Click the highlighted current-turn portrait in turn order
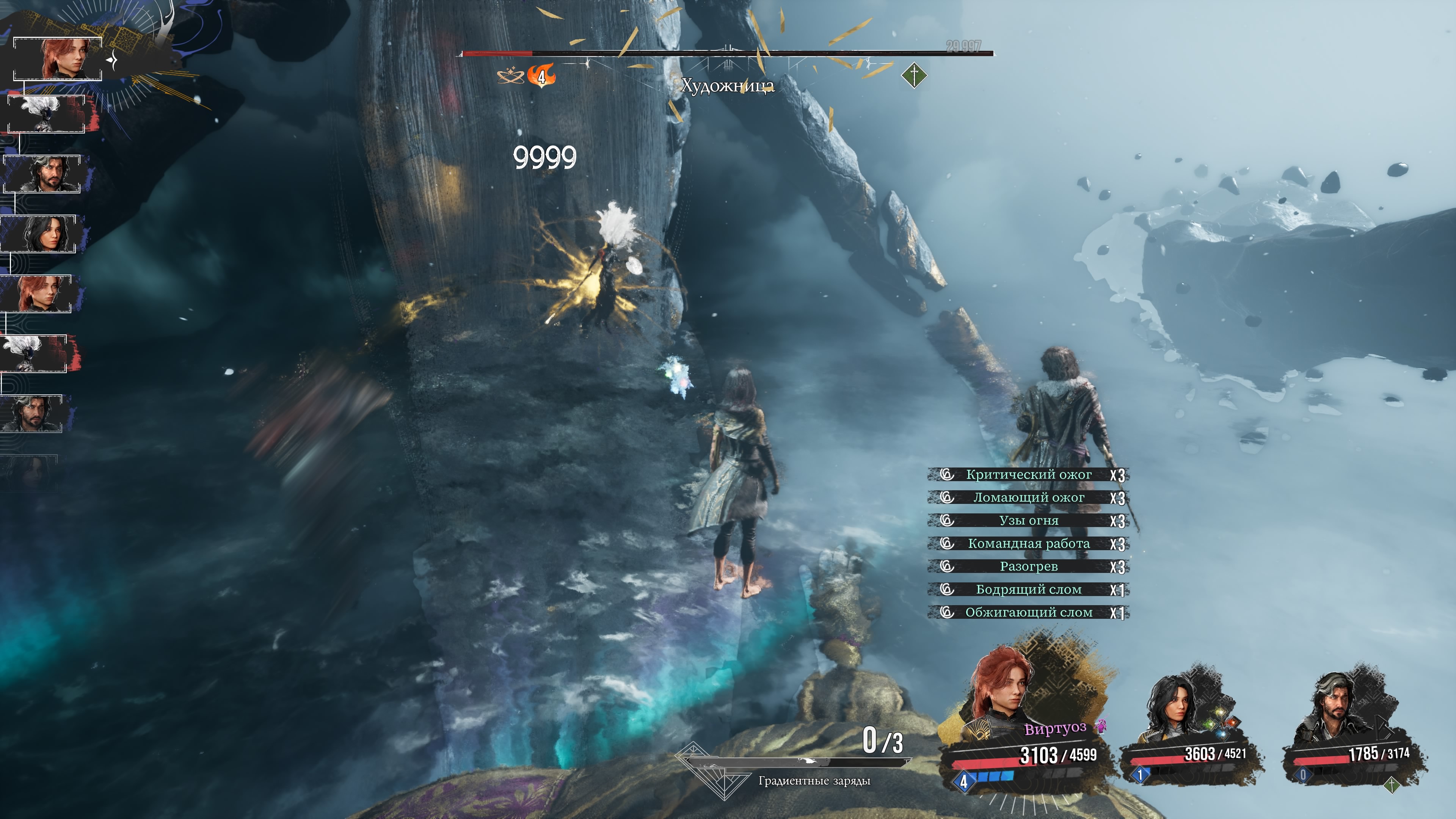Screen dimensions: 1456x819 pyautogui.click(x=58, y=59)
